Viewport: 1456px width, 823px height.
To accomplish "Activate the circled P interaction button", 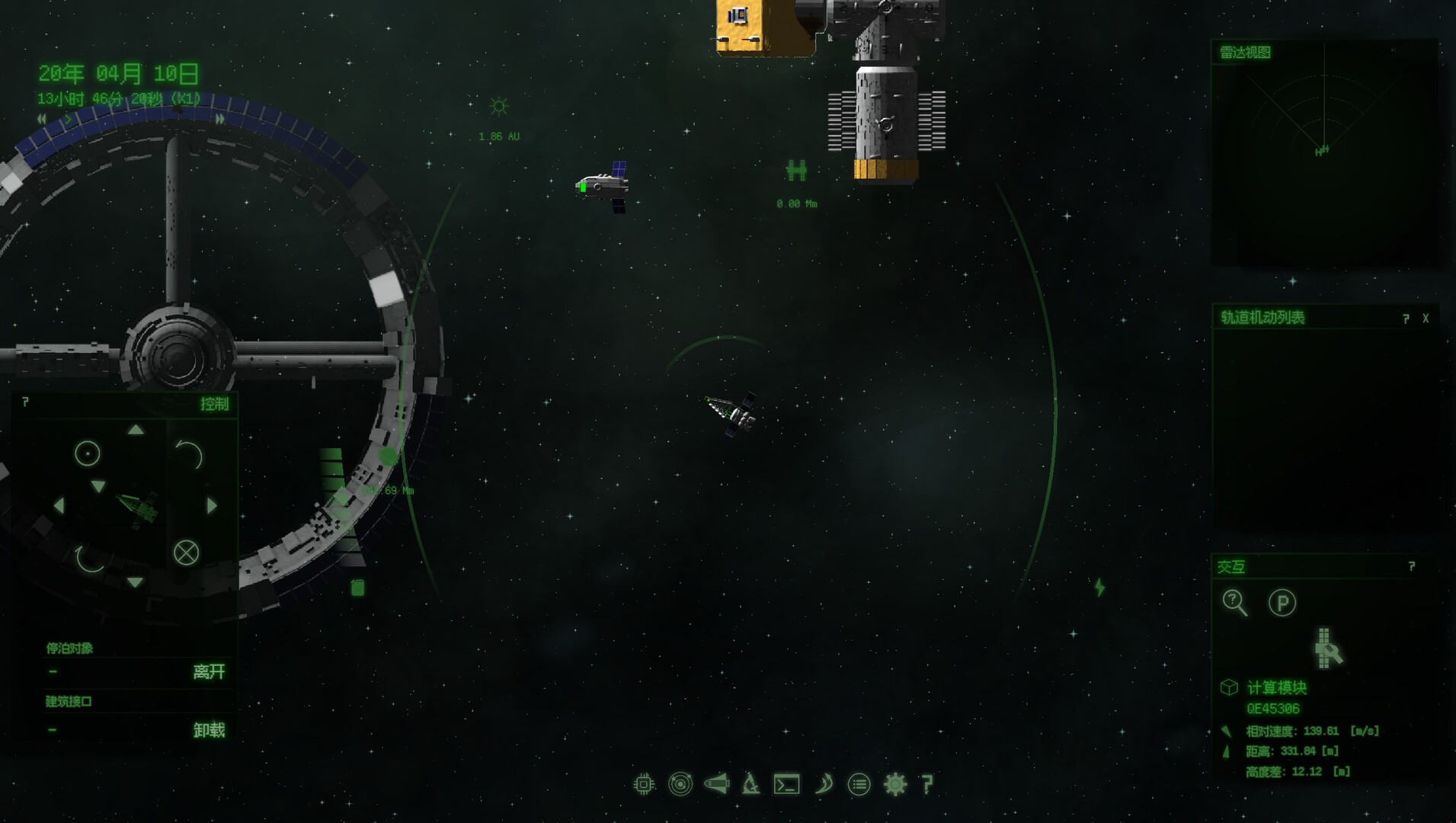I will [1282, 603].
